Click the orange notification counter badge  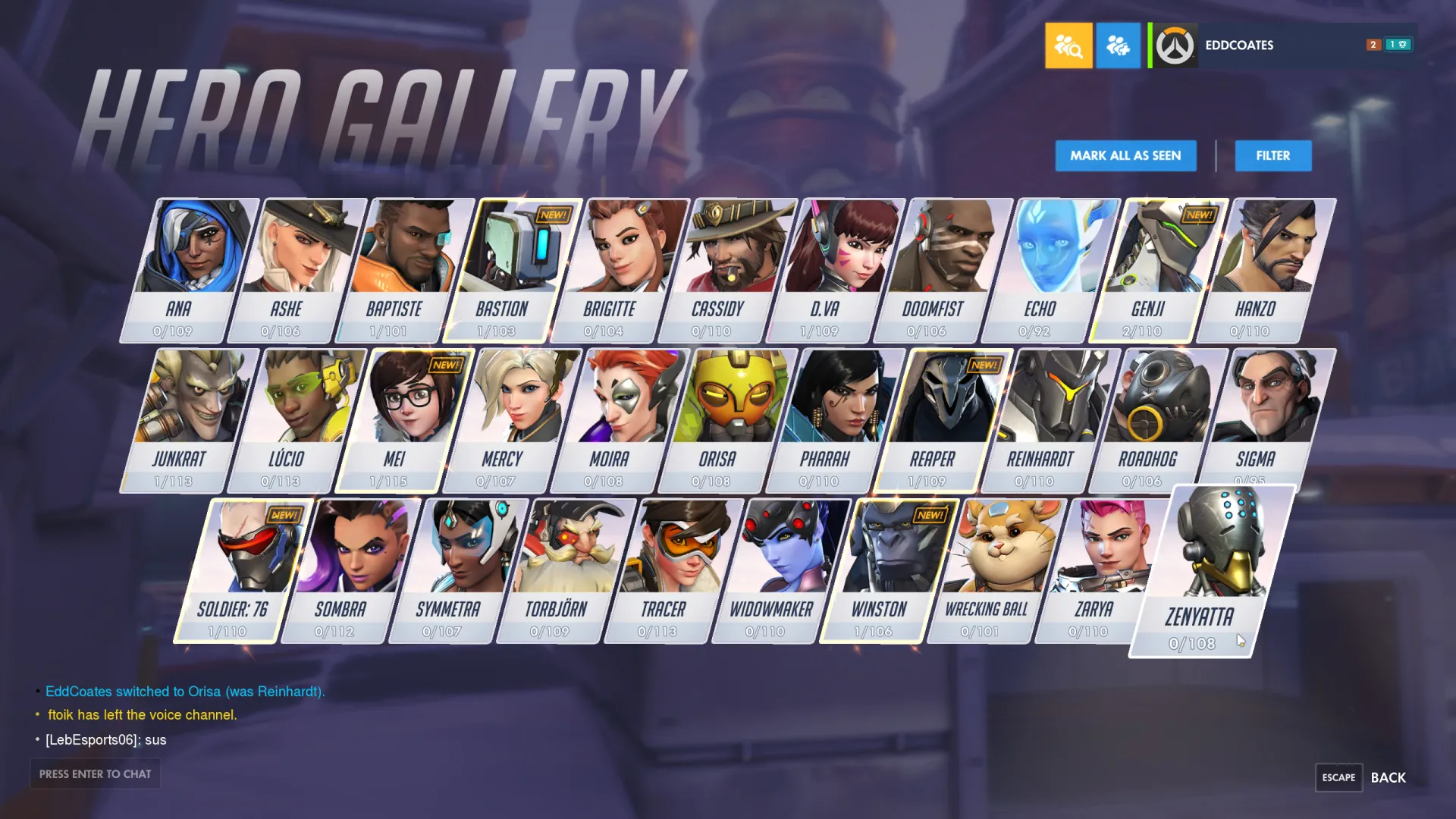(x=1372, y=45)
